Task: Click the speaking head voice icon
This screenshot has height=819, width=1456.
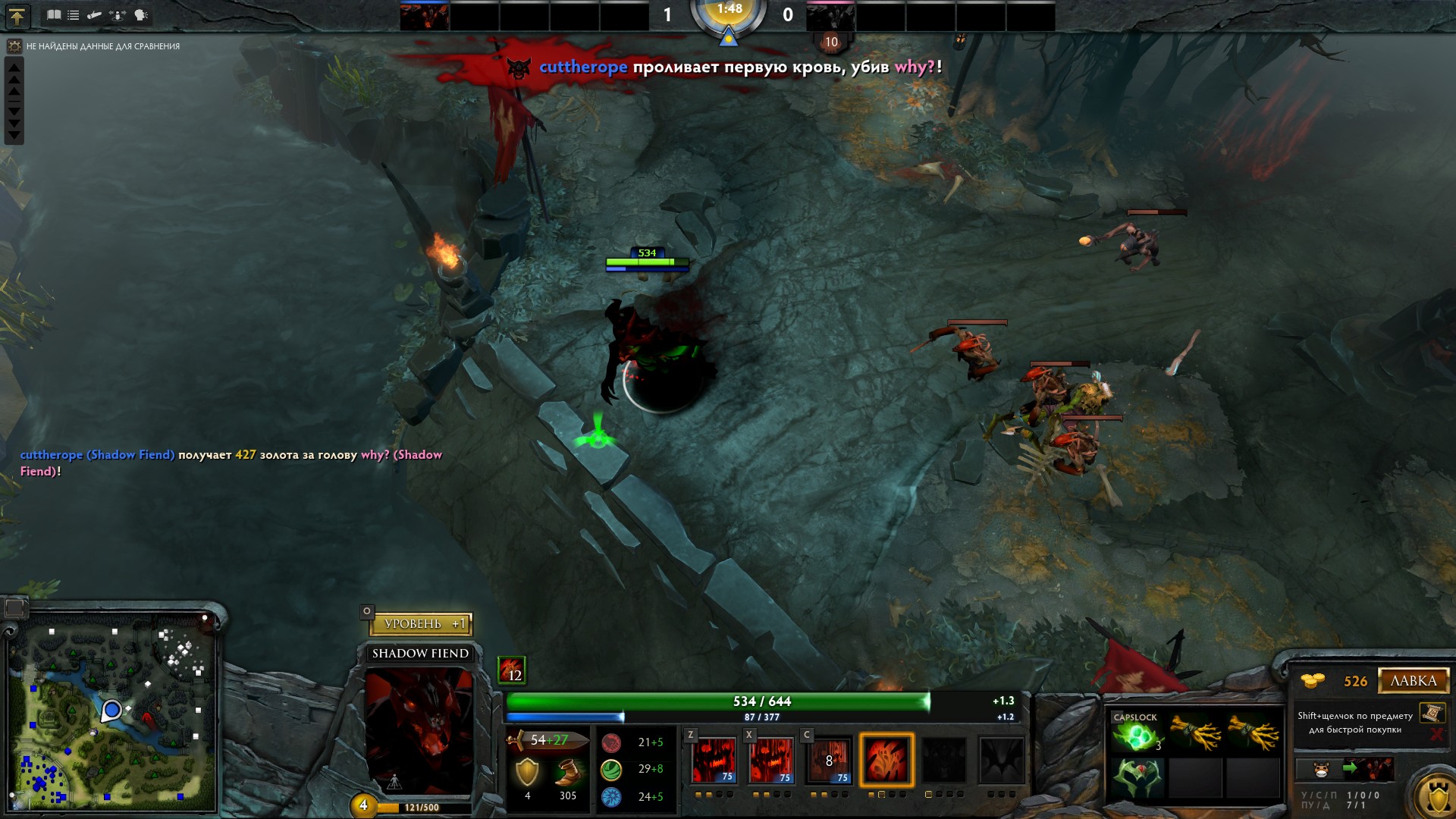Action: pyautogui.click(x=141, y=14)
